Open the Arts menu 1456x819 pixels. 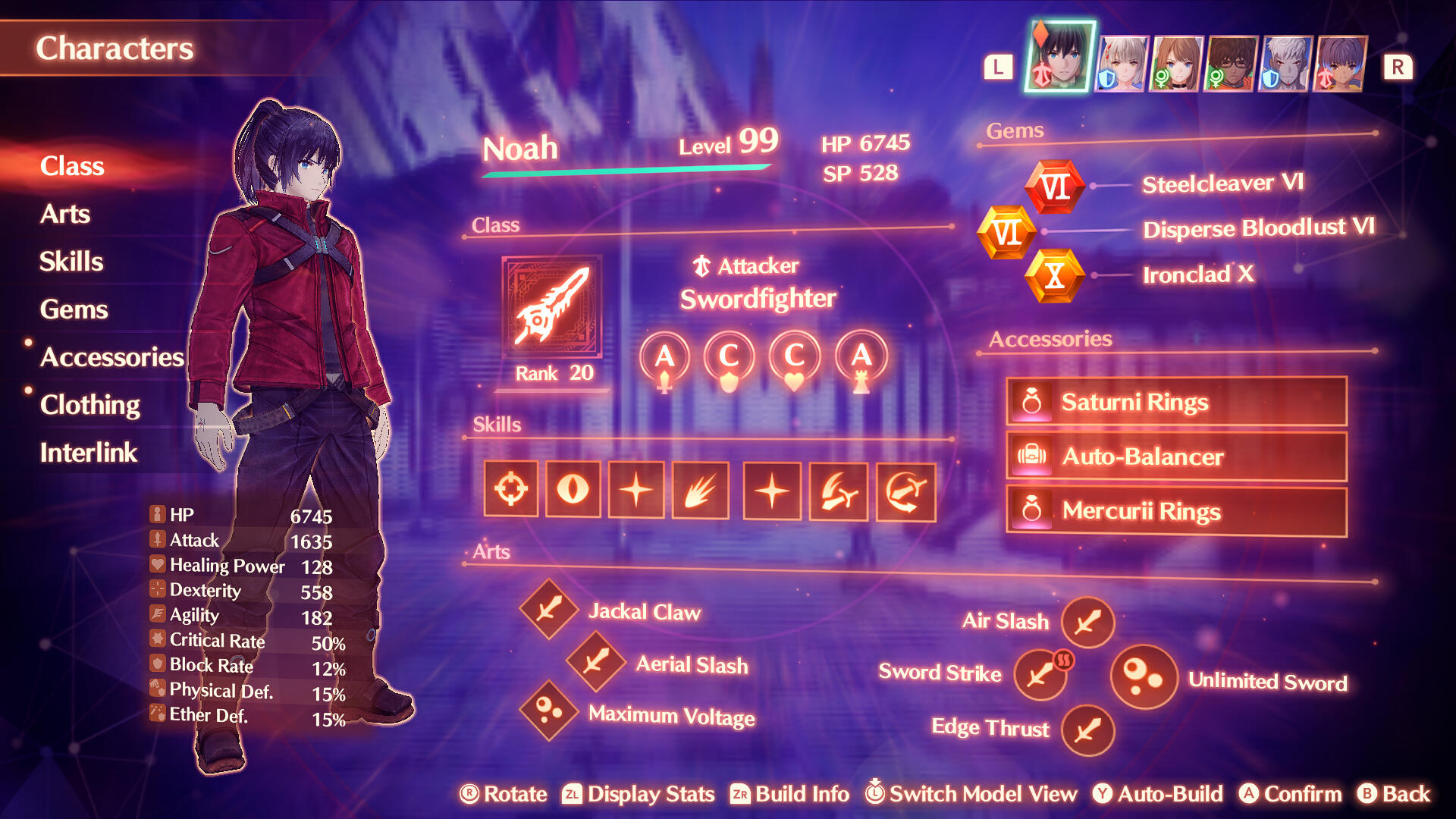click(65, 214)
